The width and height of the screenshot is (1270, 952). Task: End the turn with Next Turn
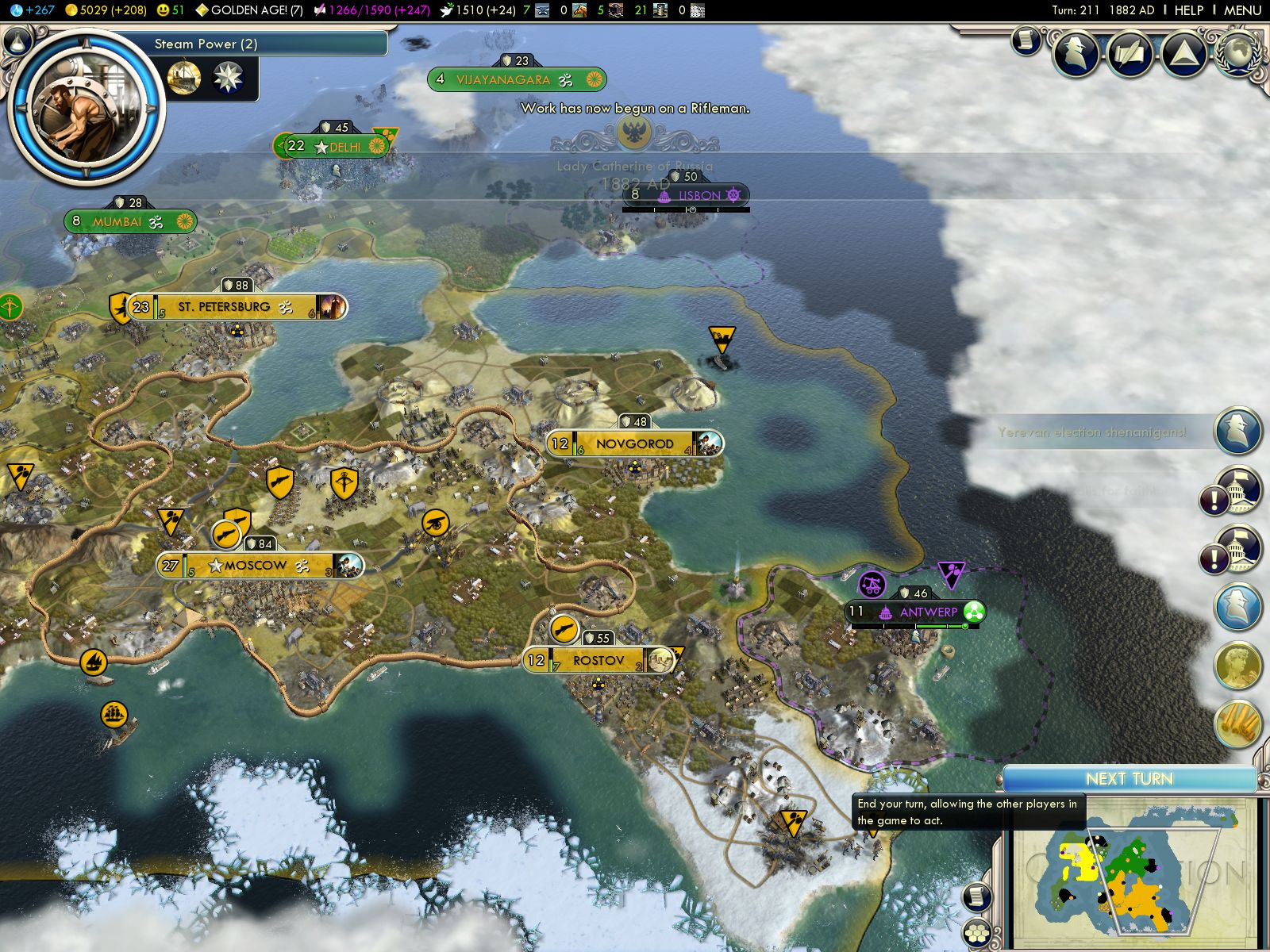[x=1129, y=779]
